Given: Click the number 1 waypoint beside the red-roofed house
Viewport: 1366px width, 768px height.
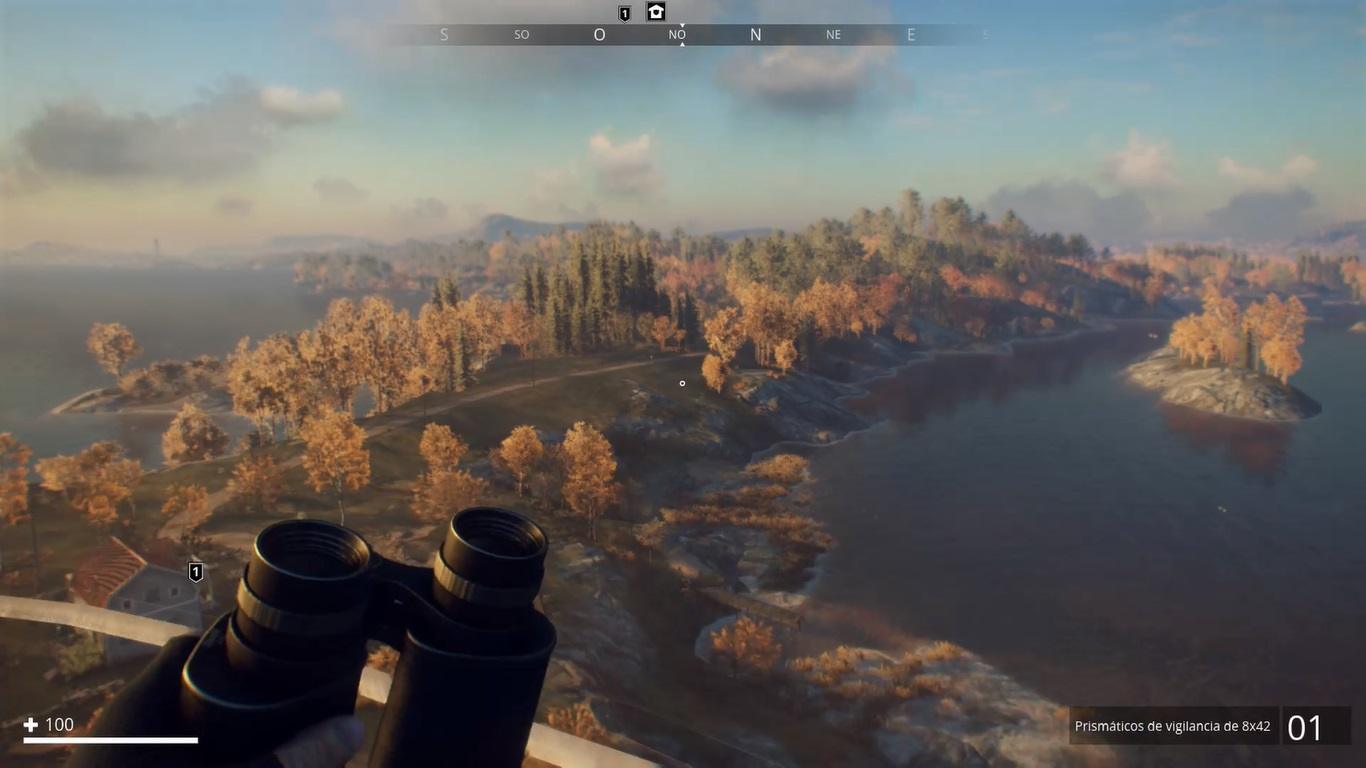Looking at the screenshot, I should point(196,572).
